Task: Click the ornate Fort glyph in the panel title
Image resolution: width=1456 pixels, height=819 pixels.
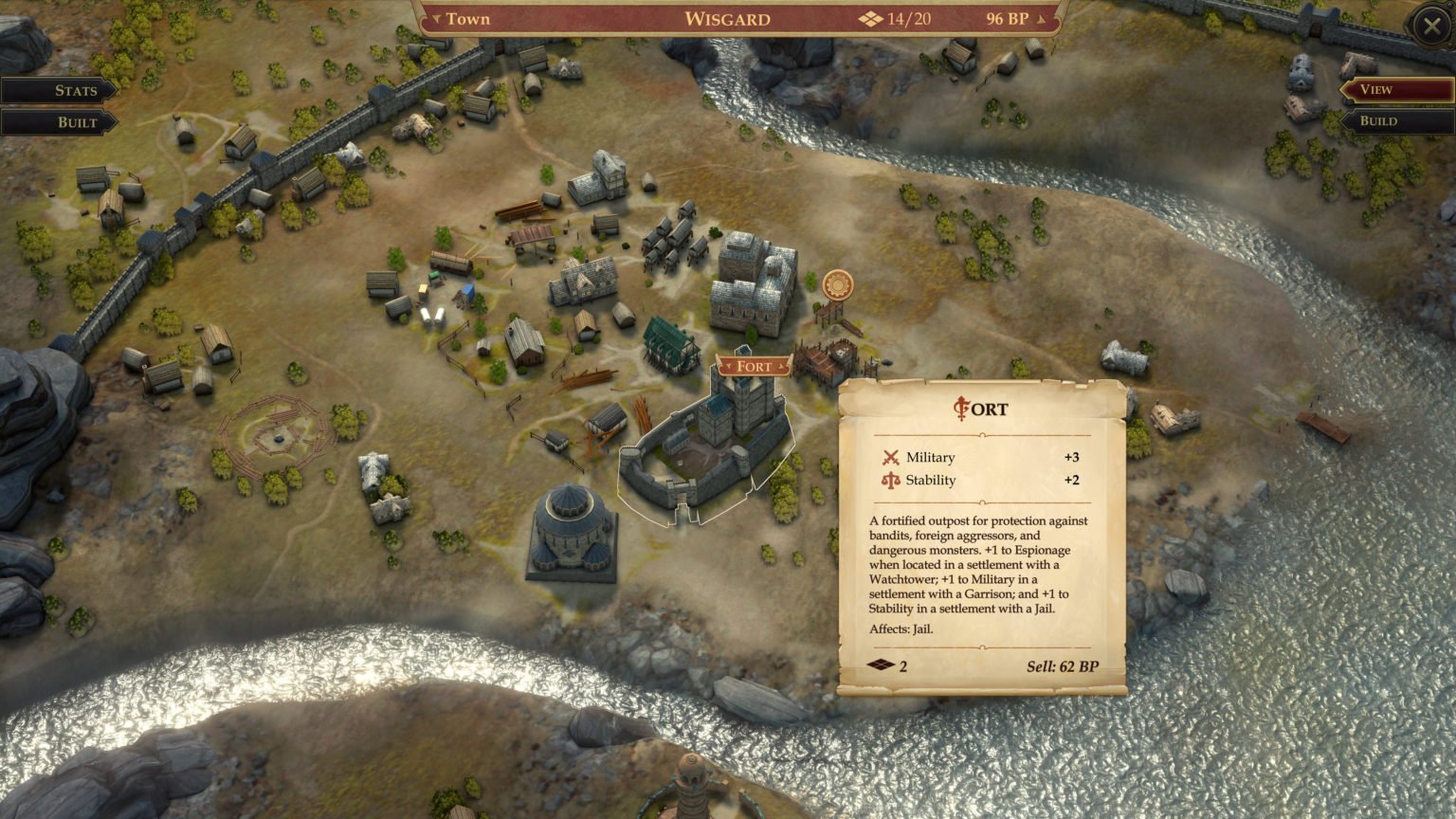Action: click(x=960, y=409)
